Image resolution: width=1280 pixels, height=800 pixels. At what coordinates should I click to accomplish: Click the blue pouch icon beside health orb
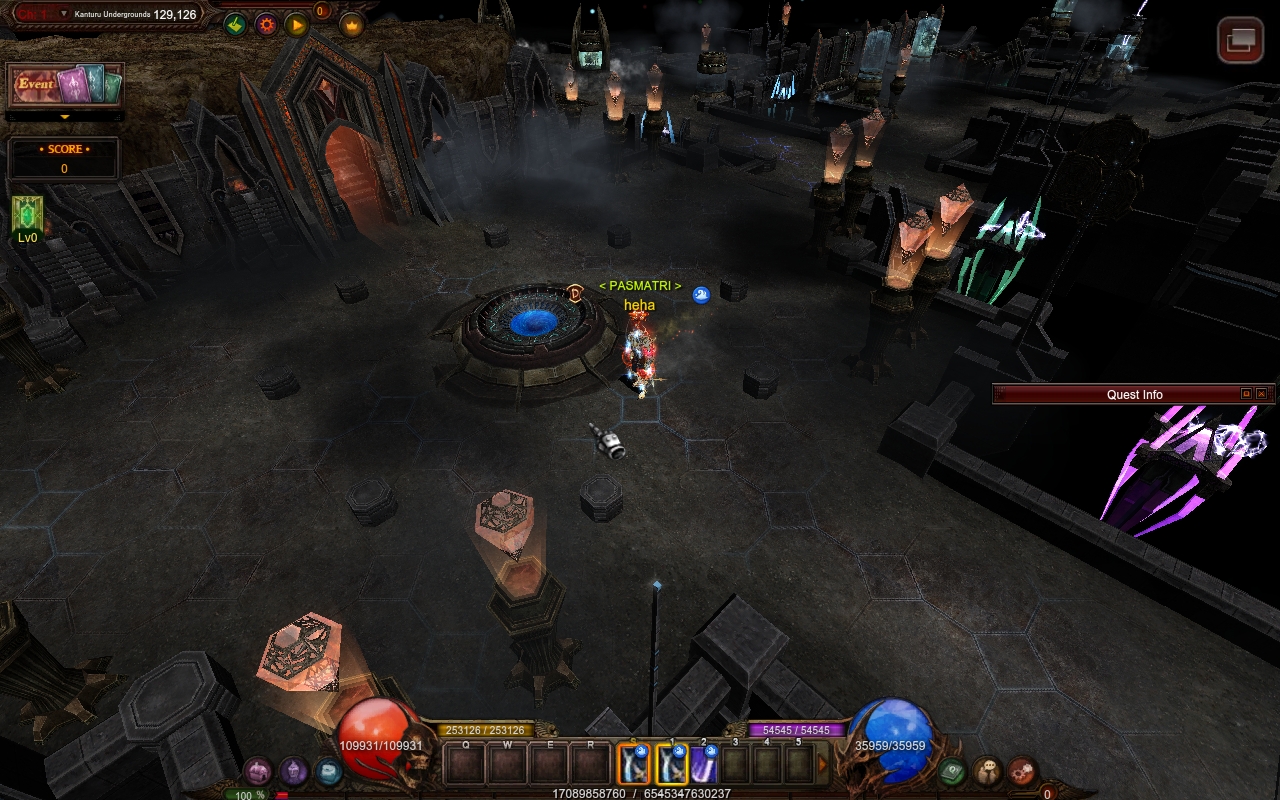pyautogui.click(x=328, y=771)
